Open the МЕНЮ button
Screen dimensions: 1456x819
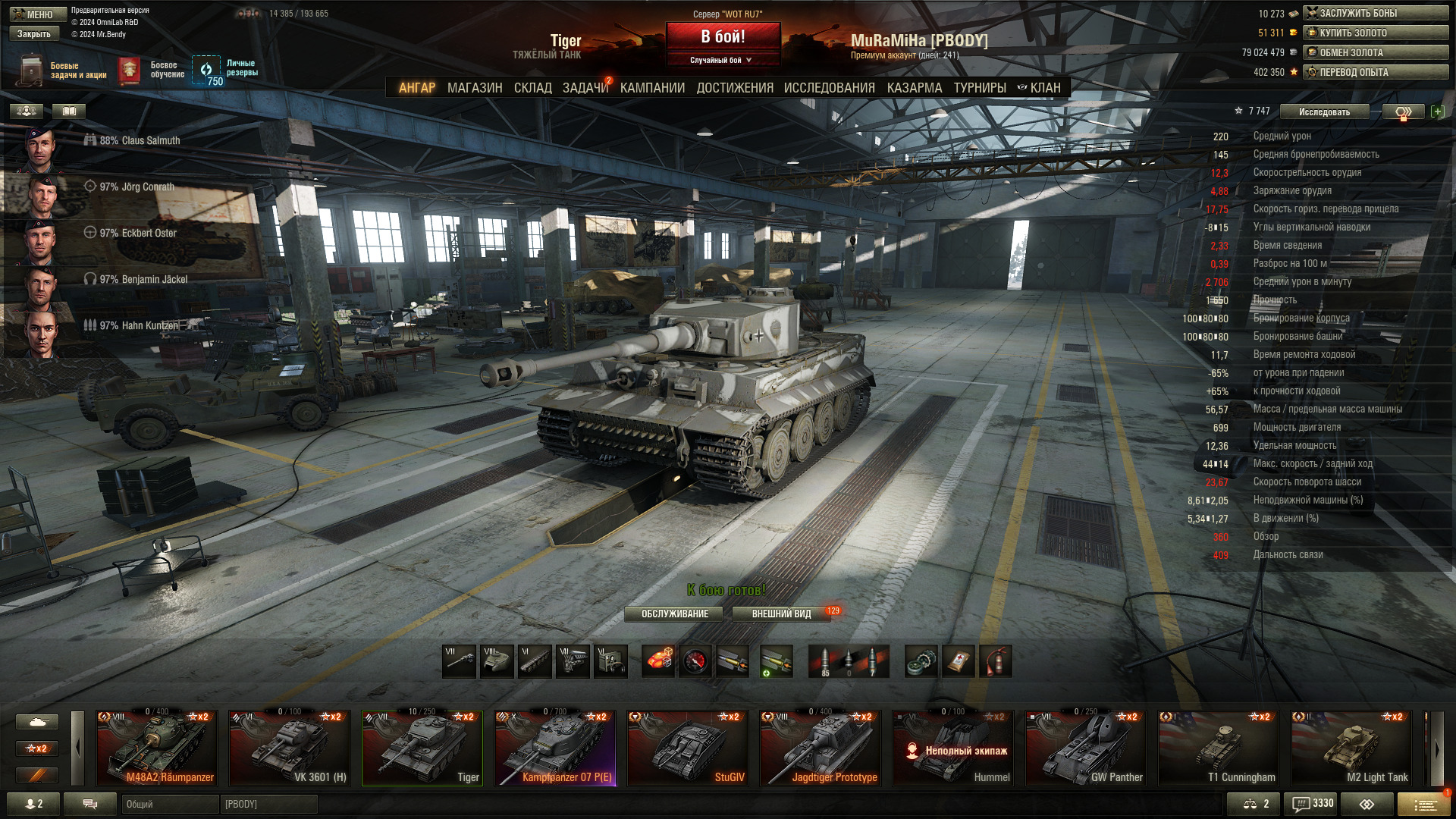pos(38,14)
